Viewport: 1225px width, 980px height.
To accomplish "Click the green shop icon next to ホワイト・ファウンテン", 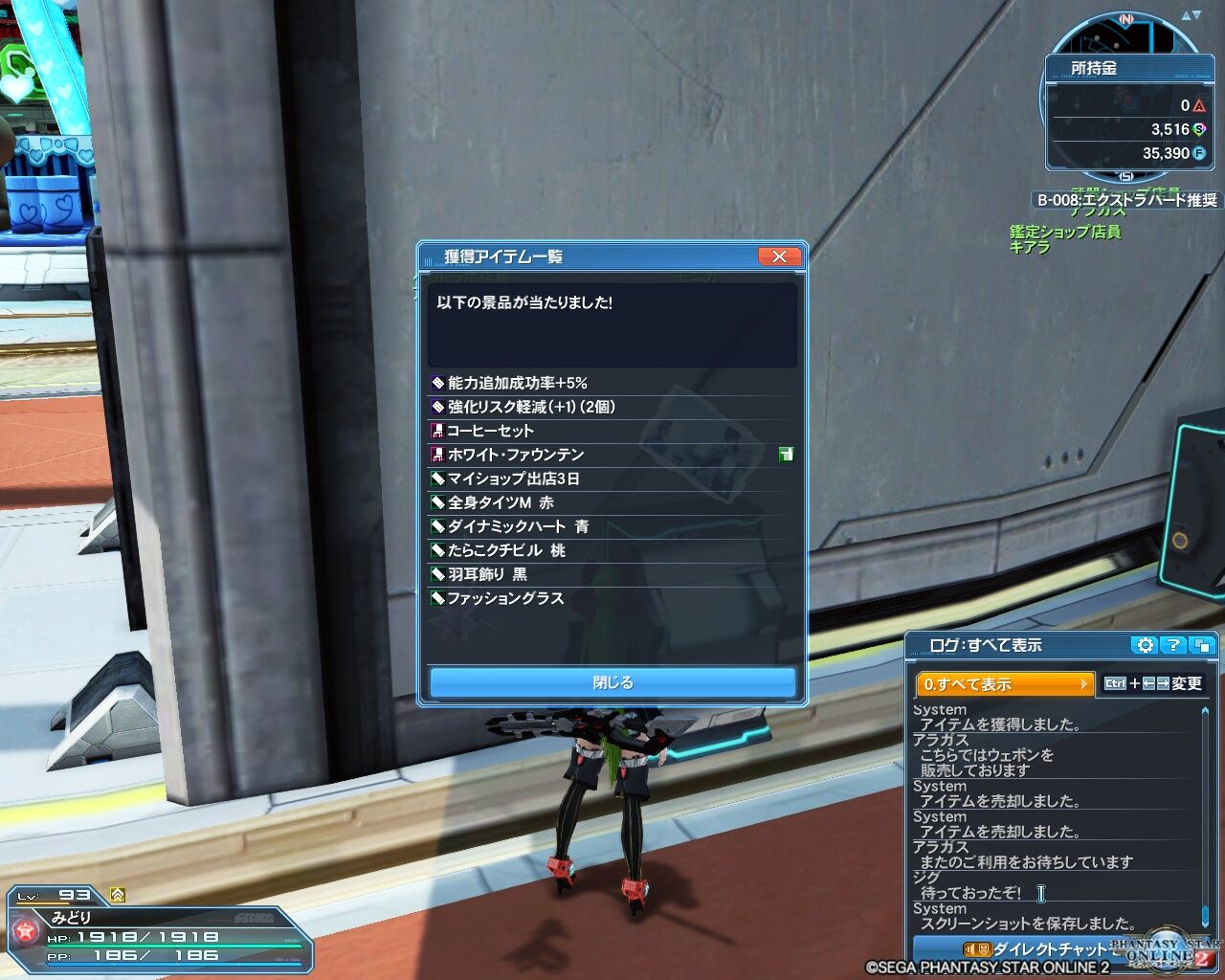I will coord(787,455).
